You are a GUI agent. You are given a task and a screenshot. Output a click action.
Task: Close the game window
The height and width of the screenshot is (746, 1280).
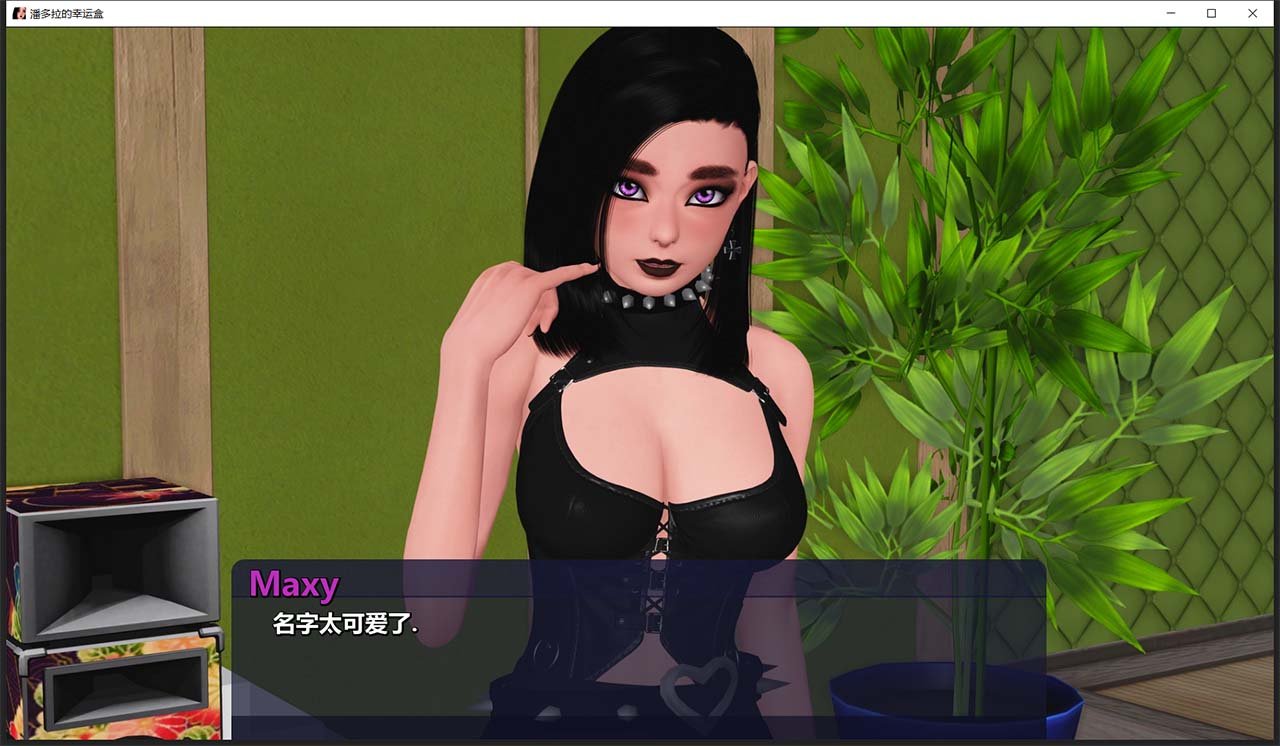point(1253,13)
